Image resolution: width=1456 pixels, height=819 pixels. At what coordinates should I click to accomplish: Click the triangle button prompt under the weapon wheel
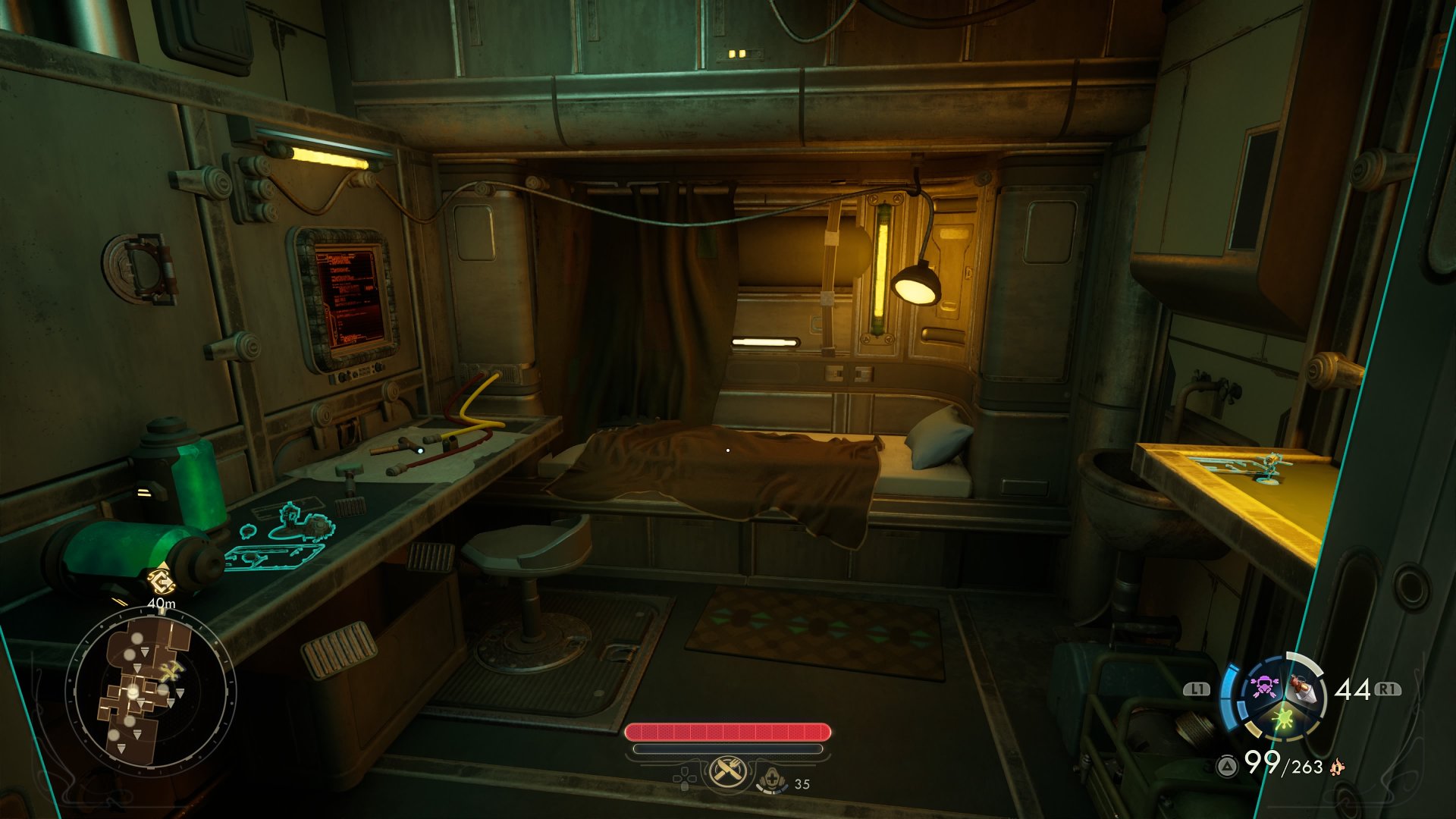point(1227,766)
